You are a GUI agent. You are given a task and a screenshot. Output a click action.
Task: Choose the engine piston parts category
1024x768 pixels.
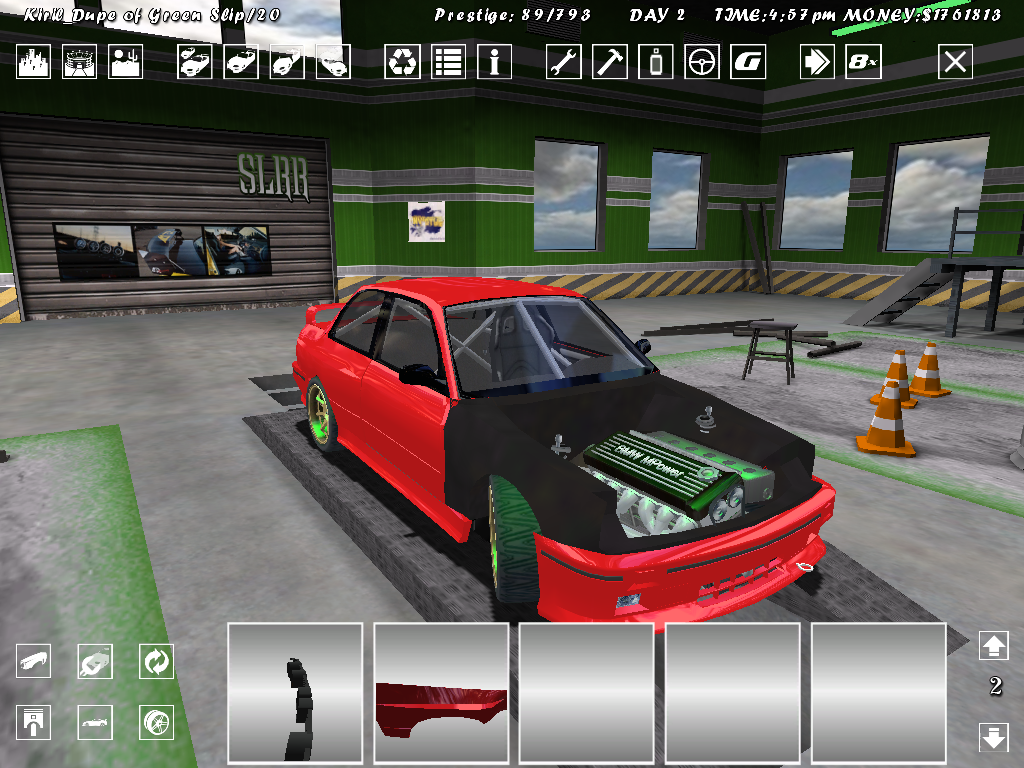34,721
